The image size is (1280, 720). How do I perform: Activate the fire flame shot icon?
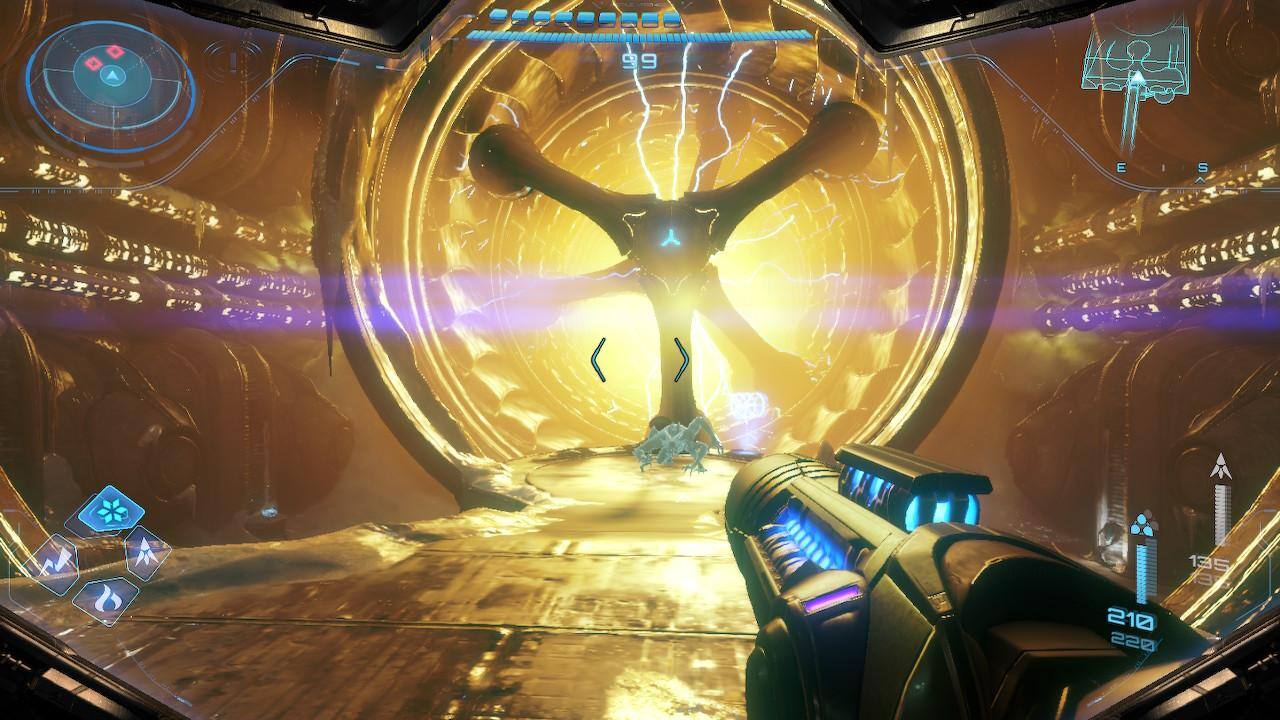[106, 598]
